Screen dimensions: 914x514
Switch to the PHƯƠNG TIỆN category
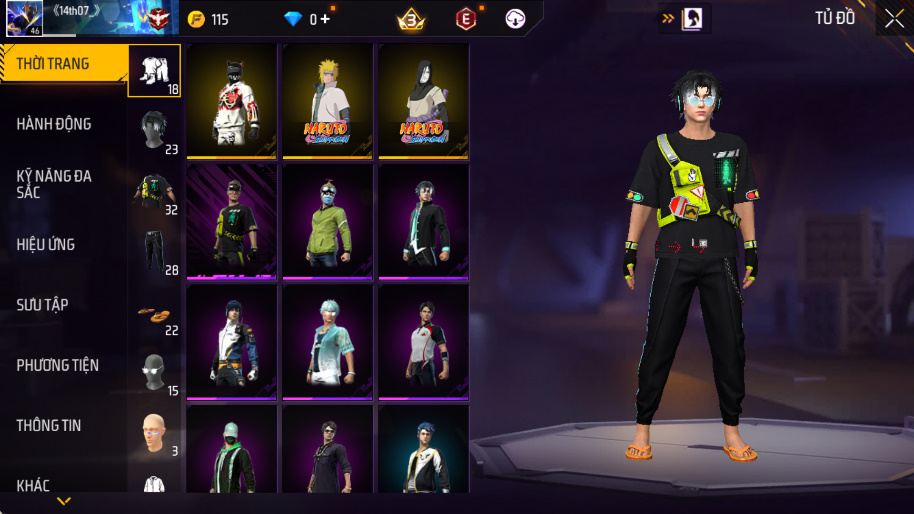[x=58, y=366]
